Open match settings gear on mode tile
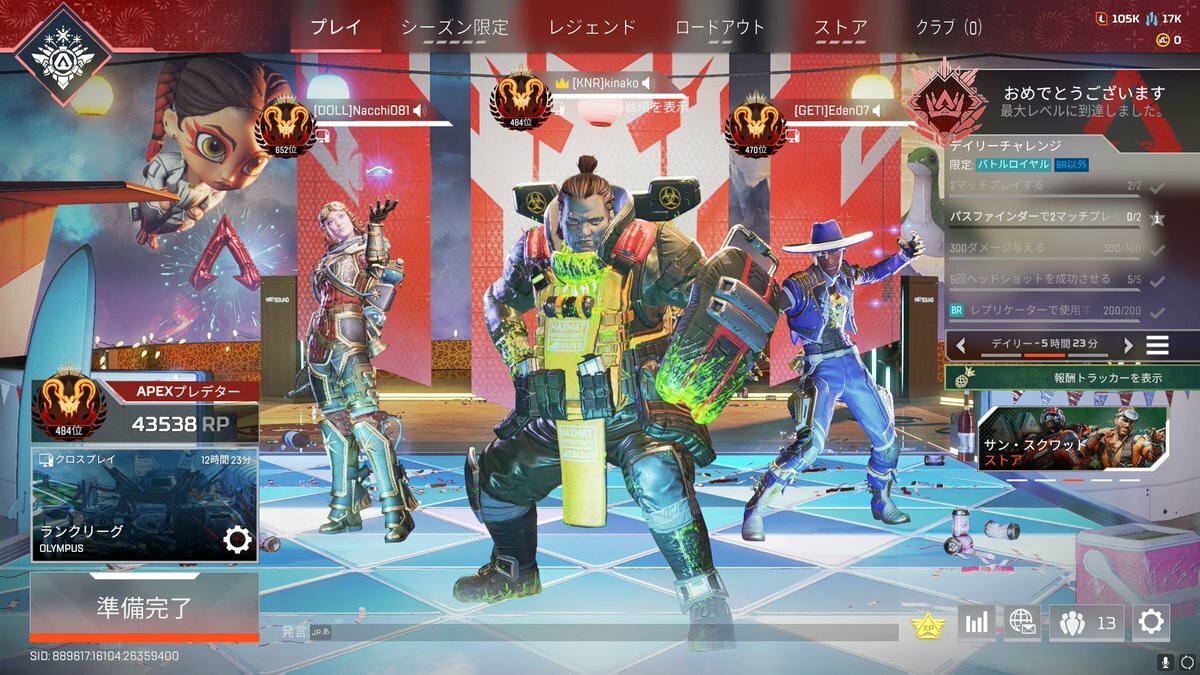The image size is (1200, 675). (237, 540)
